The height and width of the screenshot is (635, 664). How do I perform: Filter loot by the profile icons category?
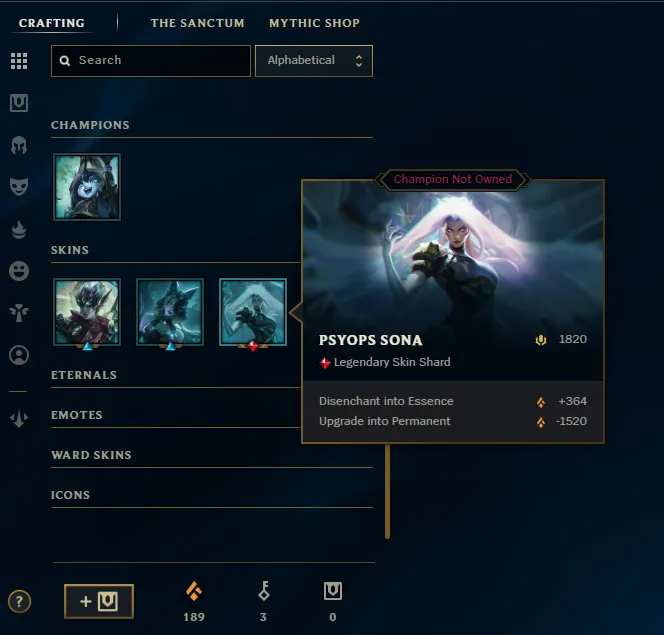pyautogui.click(x=19, y=355)
